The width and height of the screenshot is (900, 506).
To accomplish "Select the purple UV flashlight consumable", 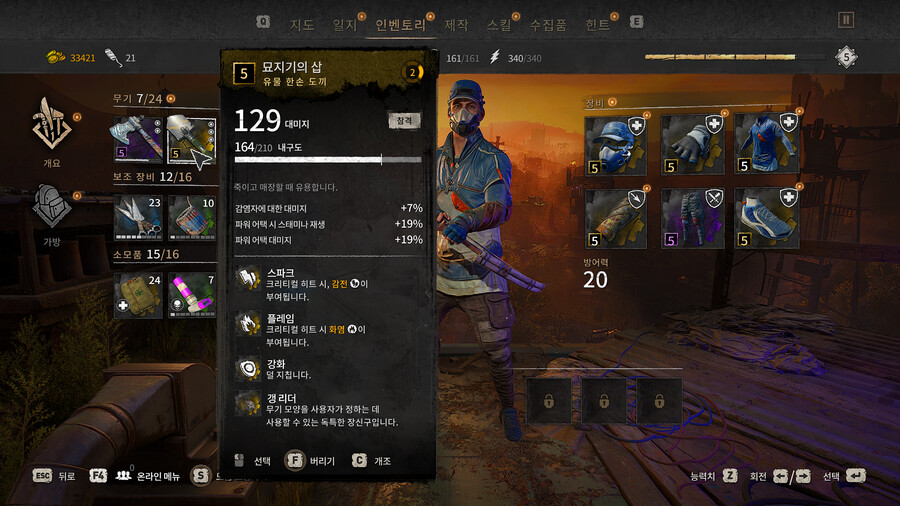I will point(191,294).
